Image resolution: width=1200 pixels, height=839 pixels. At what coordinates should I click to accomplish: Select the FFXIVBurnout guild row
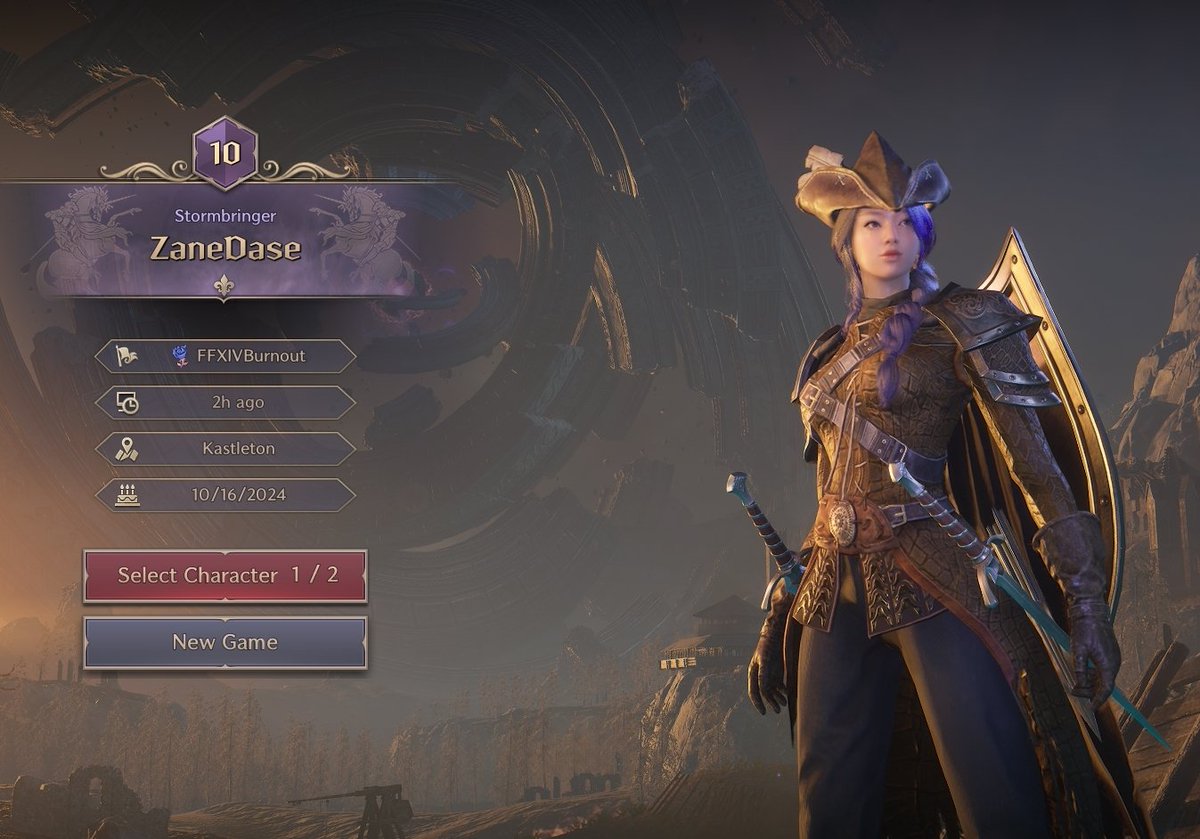(x=225, y=355)
